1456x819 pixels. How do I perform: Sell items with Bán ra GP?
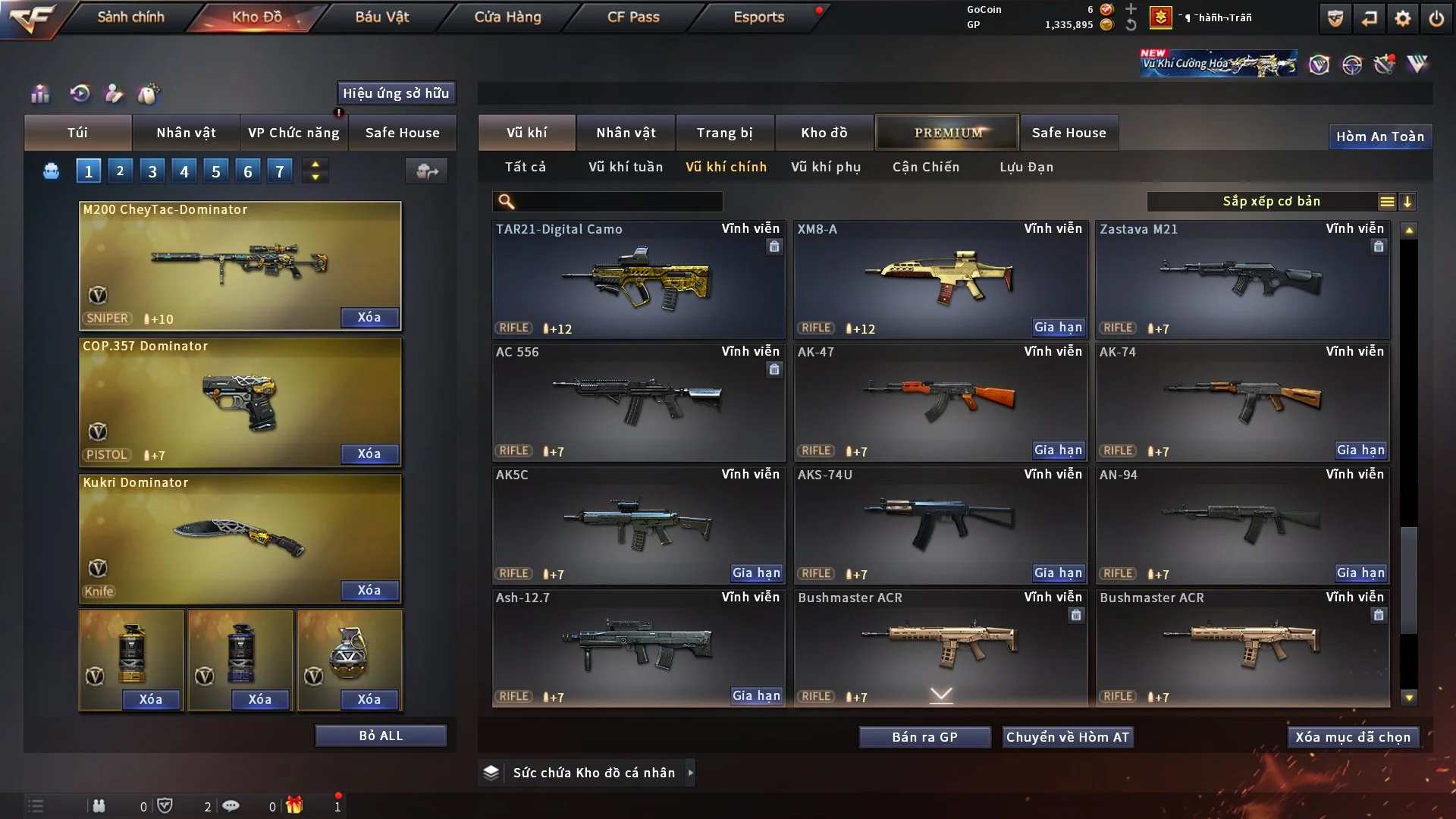pos(924,737)
